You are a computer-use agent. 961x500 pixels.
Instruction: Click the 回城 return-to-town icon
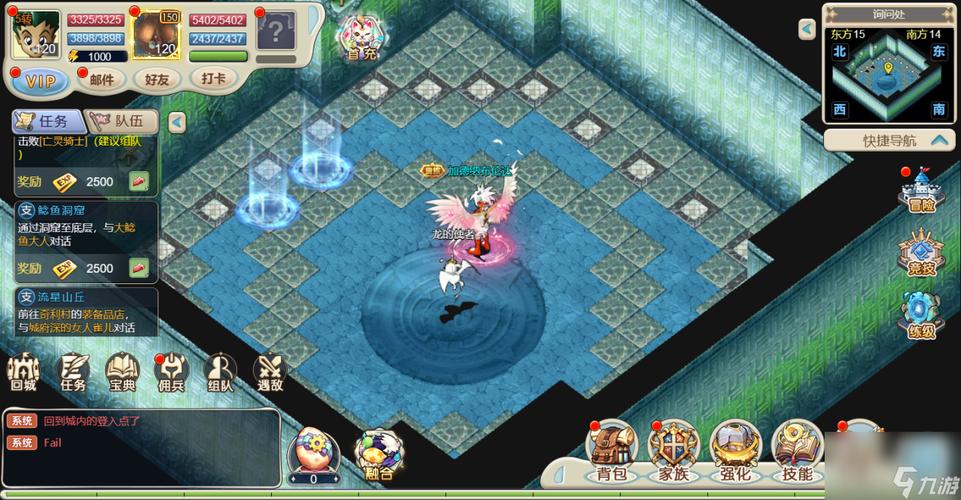click(23, 371)
